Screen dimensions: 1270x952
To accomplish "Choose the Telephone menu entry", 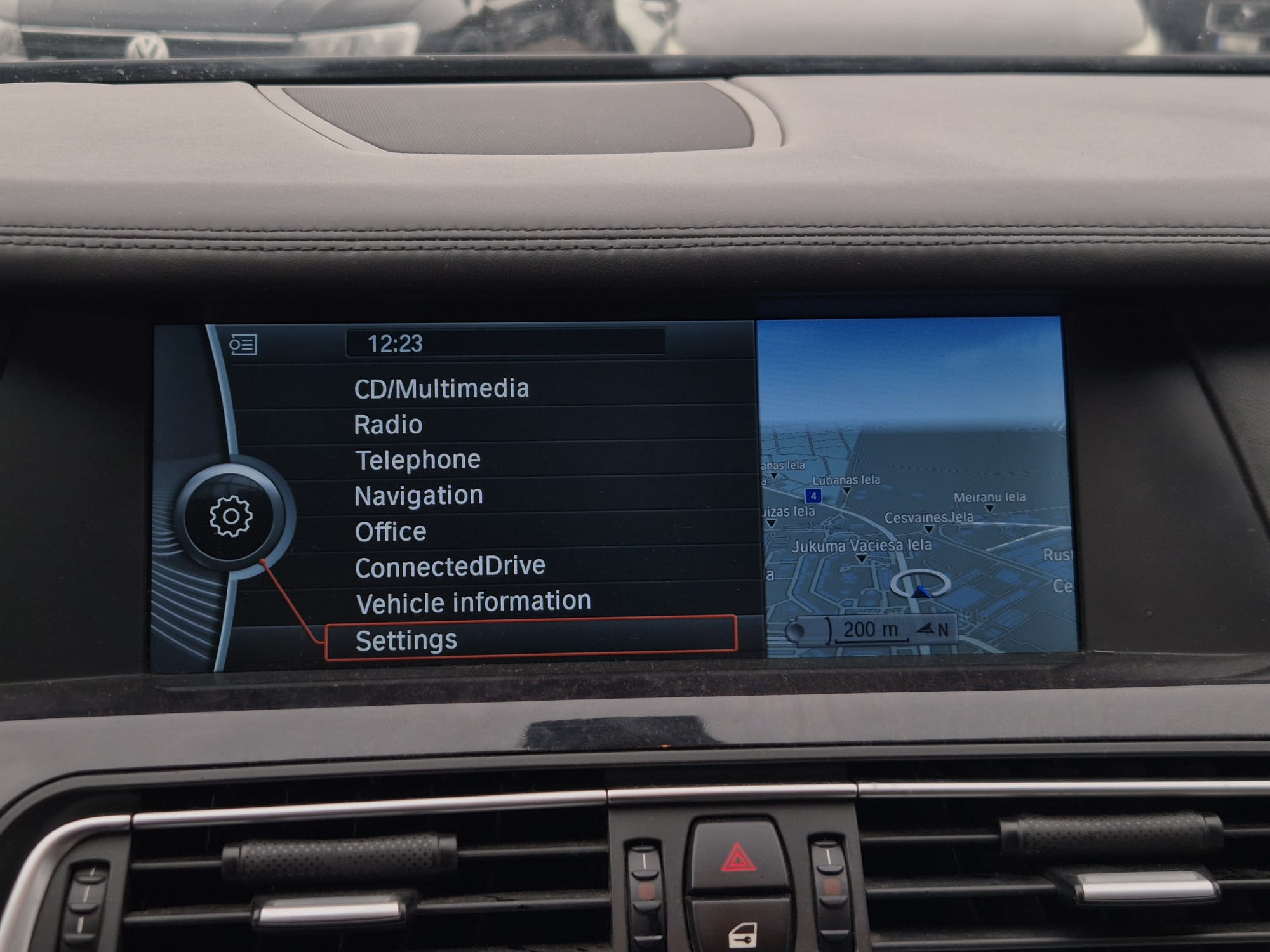I will click(x=417, y=460).
